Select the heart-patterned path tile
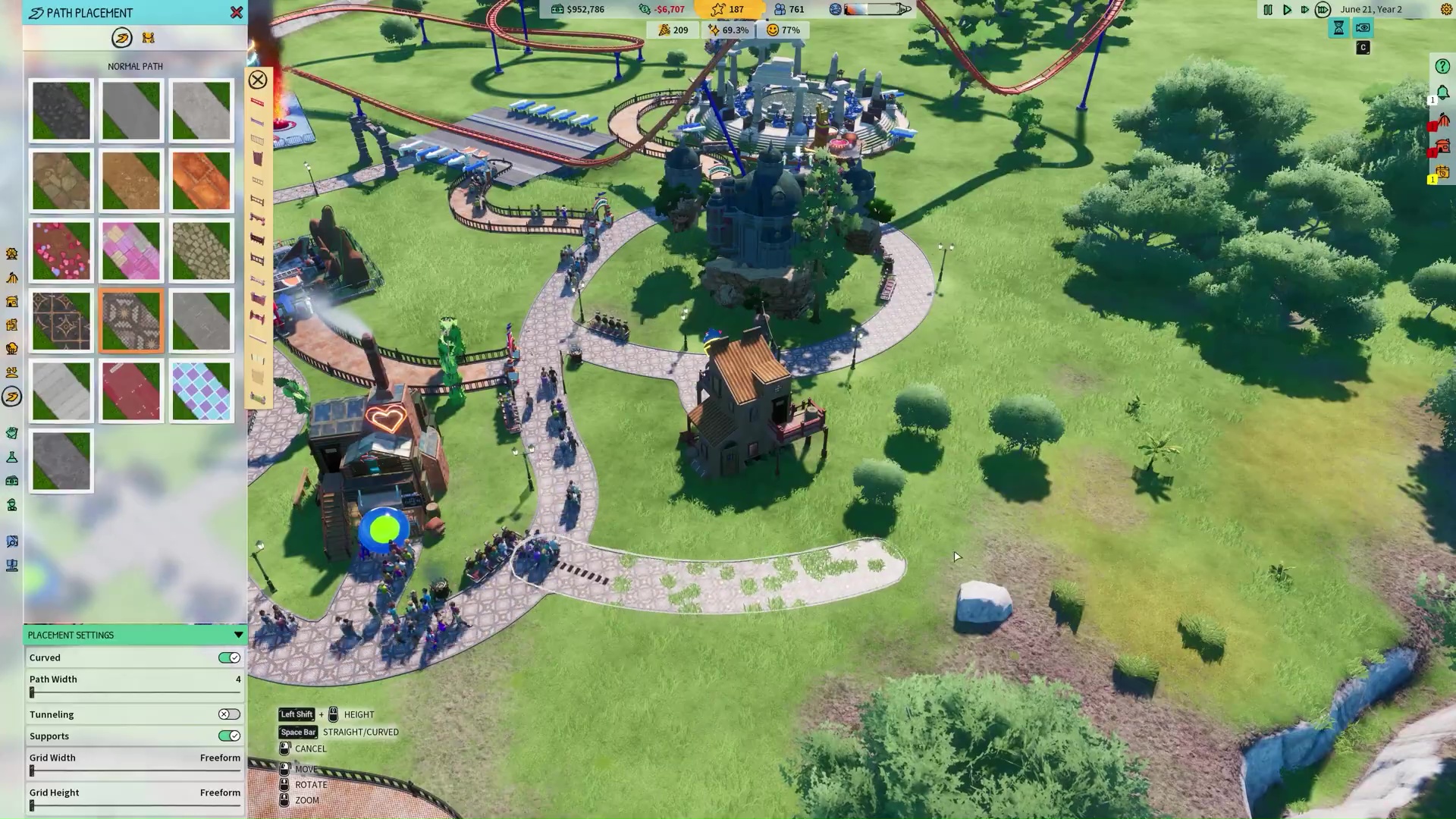The image size is (1456, 819). click(61, 251)
